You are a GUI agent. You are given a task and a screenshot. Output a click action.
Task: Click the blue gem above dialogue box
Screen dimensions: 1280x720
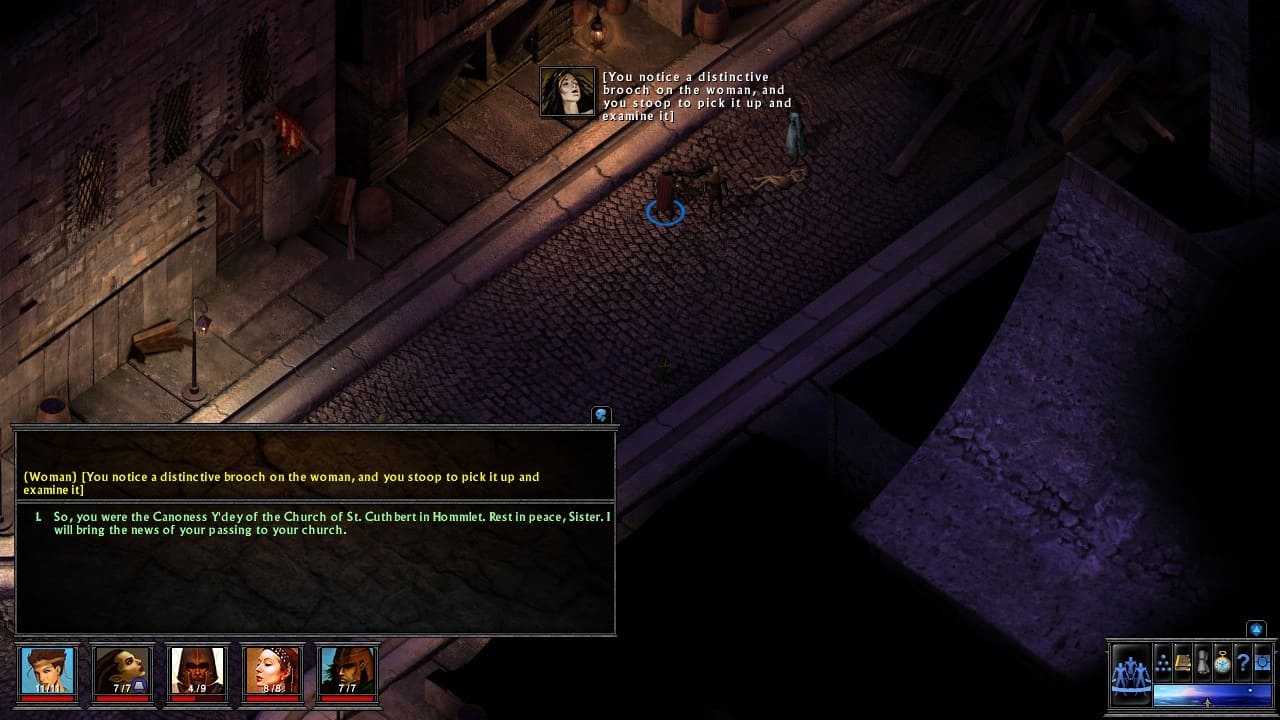(x=601, y=415)
